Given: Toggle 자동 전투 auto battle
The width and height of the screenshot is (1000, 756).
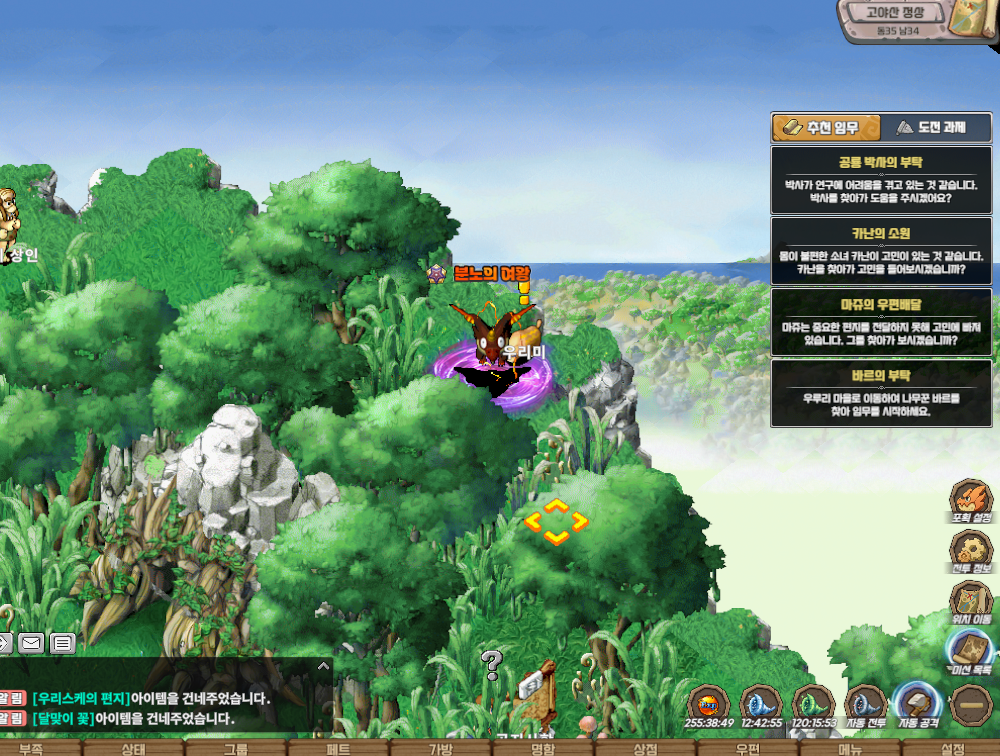Looking at the screenshot, I should (866, 702).
